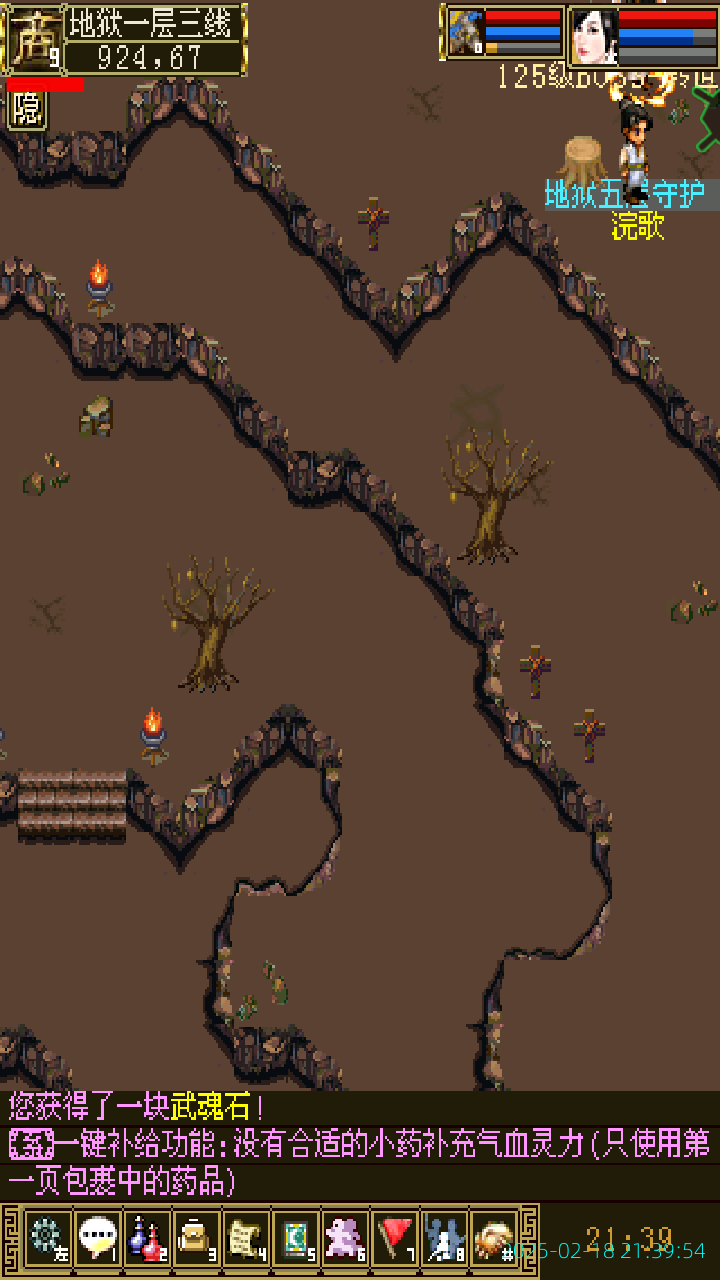This screenshot has height=1280, width=720.
Task: Click the 广 icon in top-left corner
Action: coord(33,38)
